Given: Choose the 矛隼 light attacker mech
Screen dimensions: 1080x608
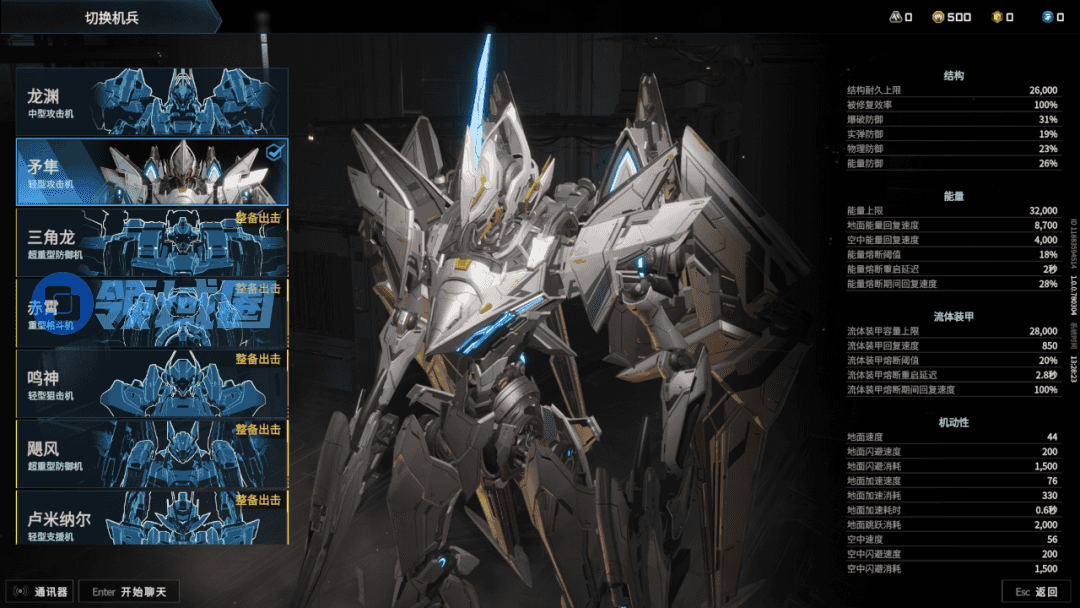Looking at the screenshot, I should pos(152,171).
